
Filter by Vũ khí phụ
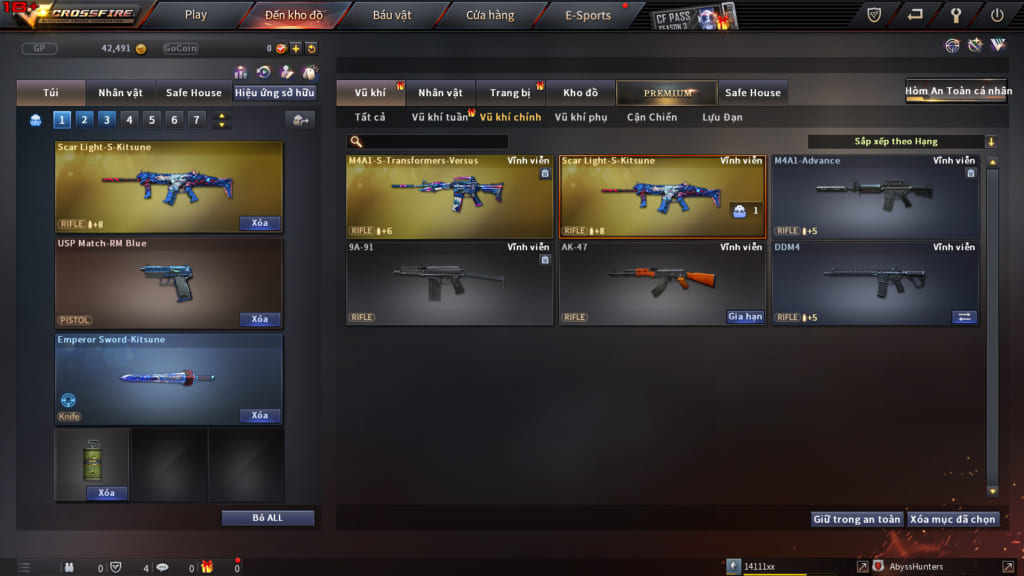click(581, 118)
